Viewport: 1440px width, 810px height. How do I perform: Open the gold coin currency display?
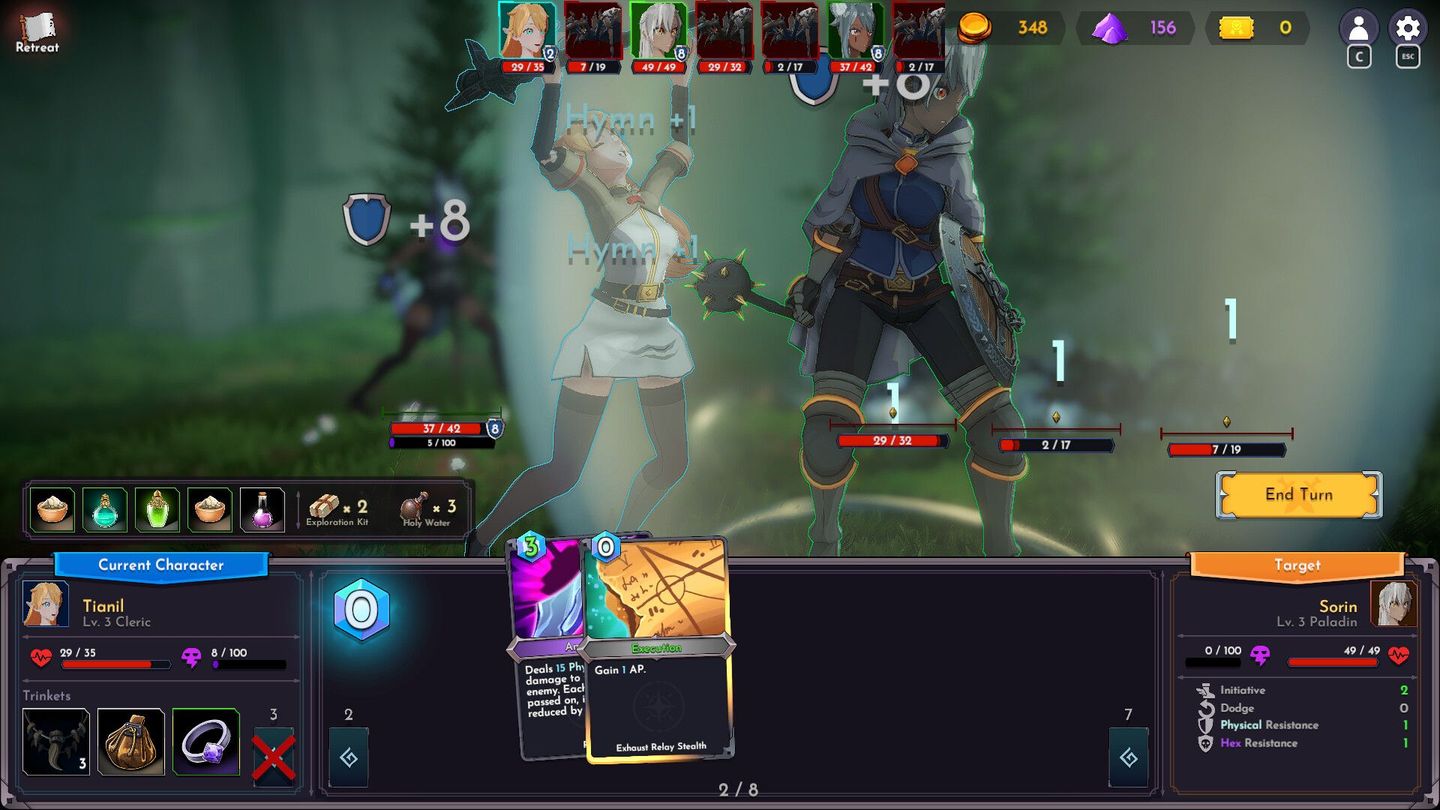pyautogui.click(x=1000, y=28)
